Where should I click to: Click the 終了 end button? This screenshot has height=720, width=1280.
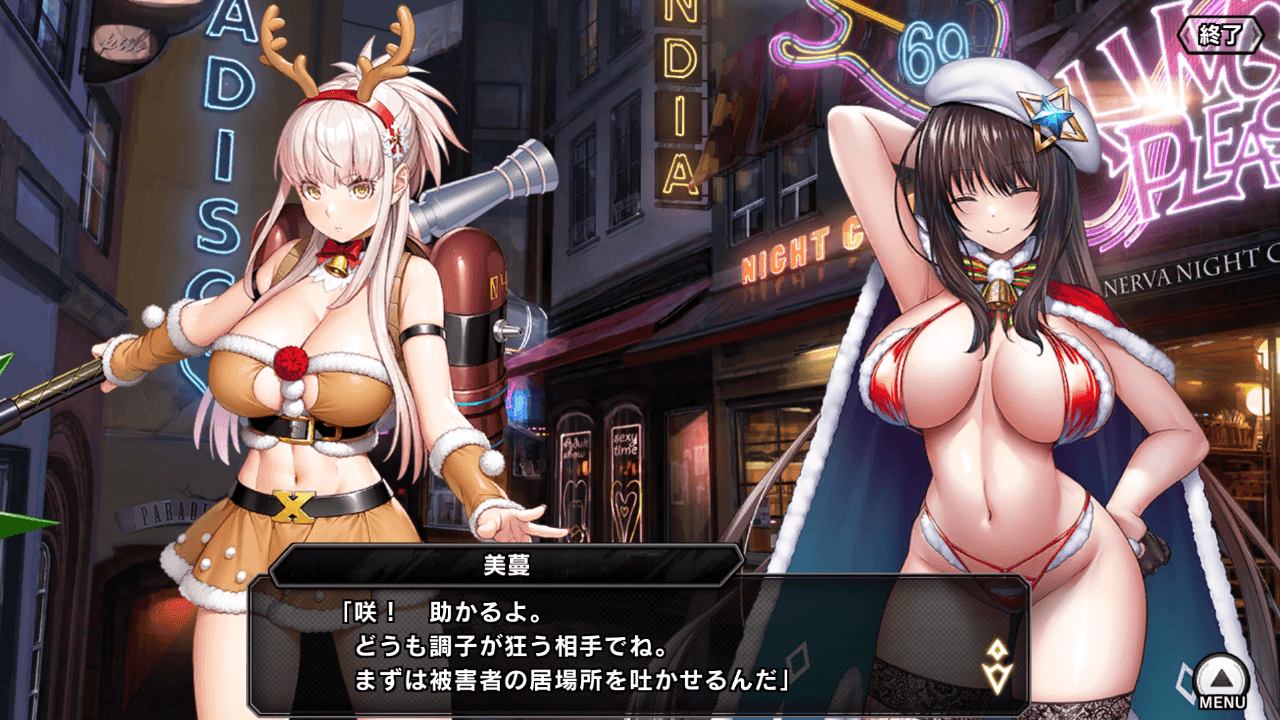pos(1220,36)
